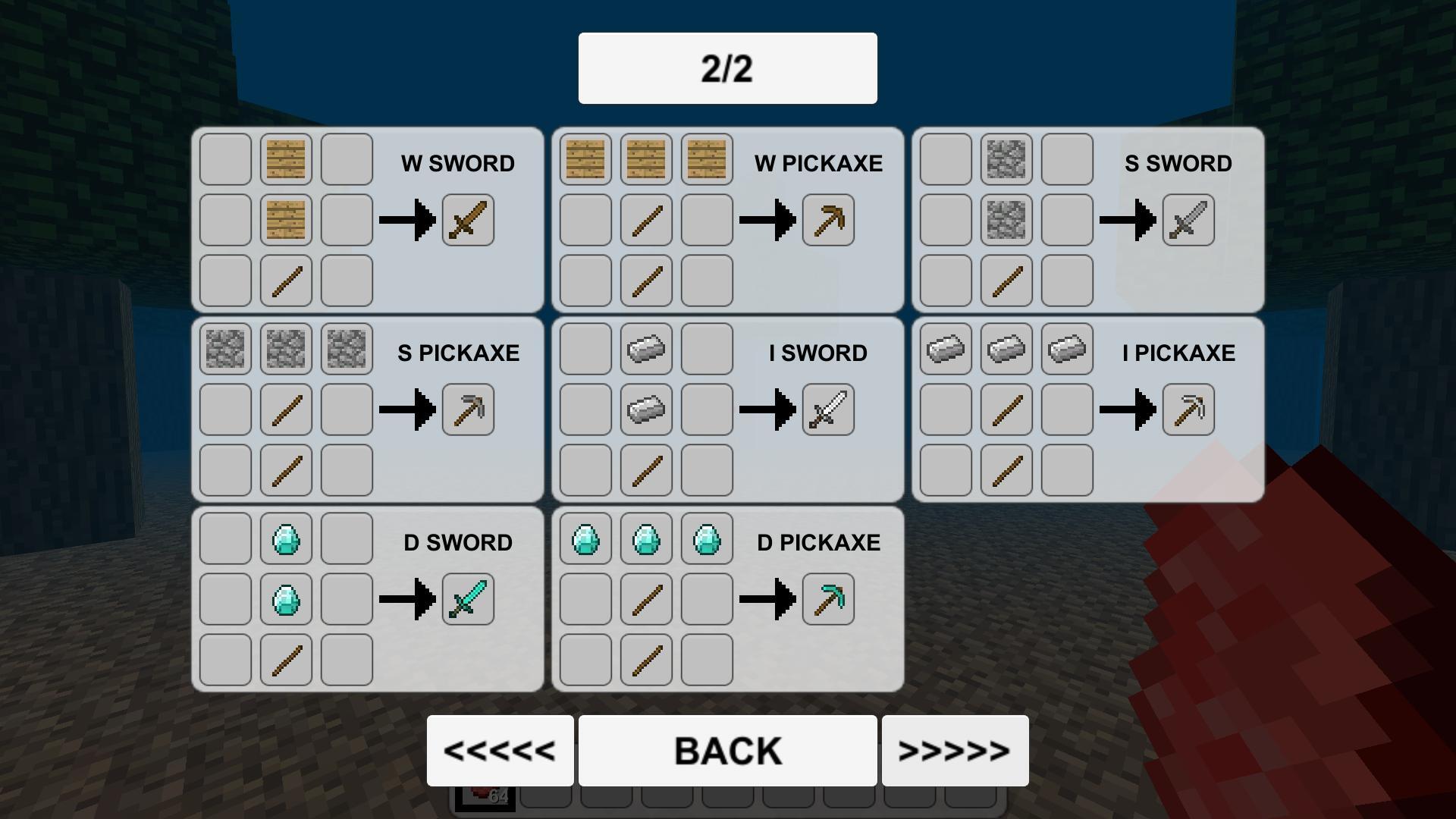Click the >>>>> next page button
The height and width of the screenshot is (819, 1456).
(955, 749)
